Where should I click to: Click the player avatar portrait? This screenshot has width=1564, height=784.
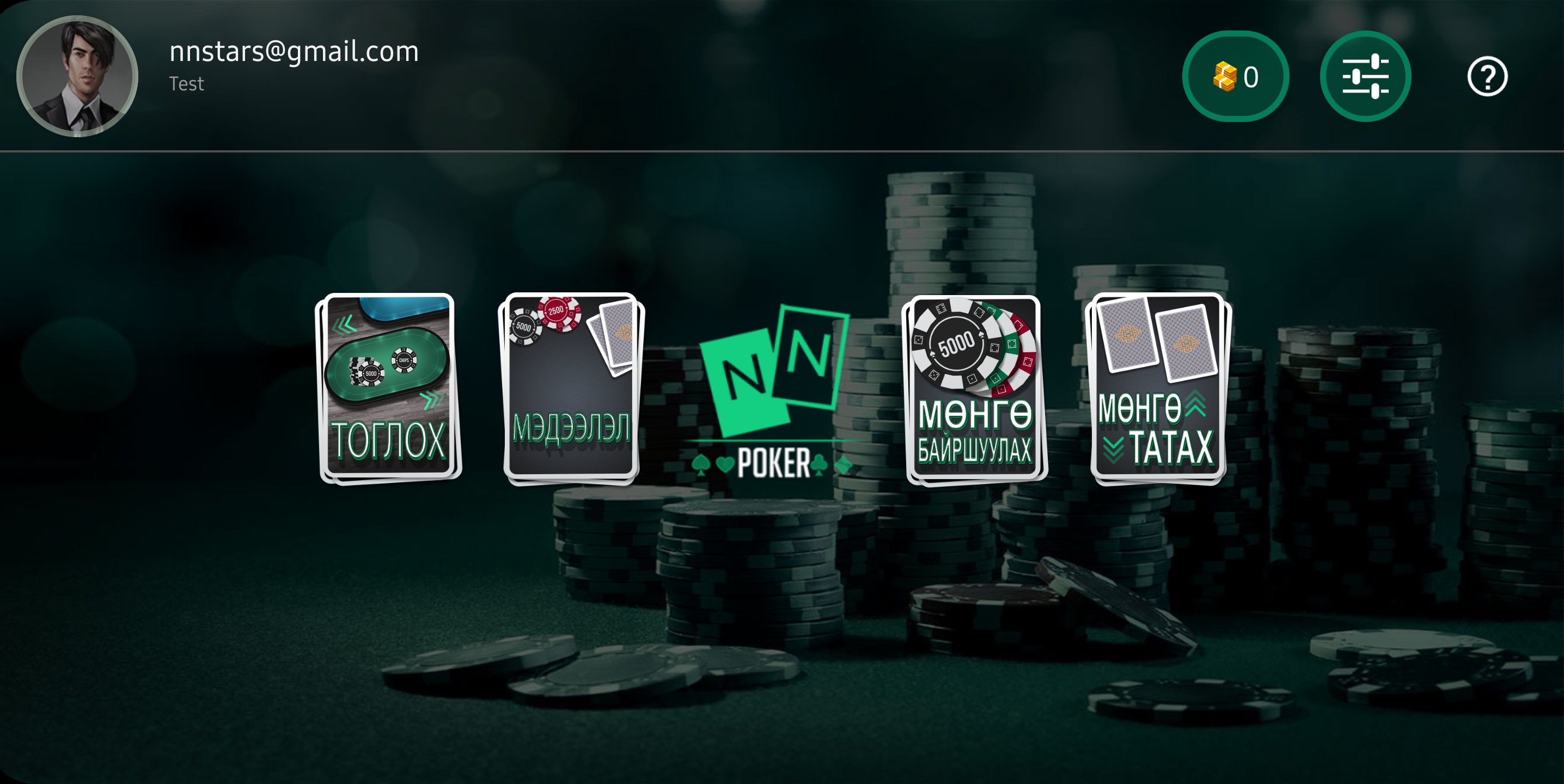click(77, 76)
